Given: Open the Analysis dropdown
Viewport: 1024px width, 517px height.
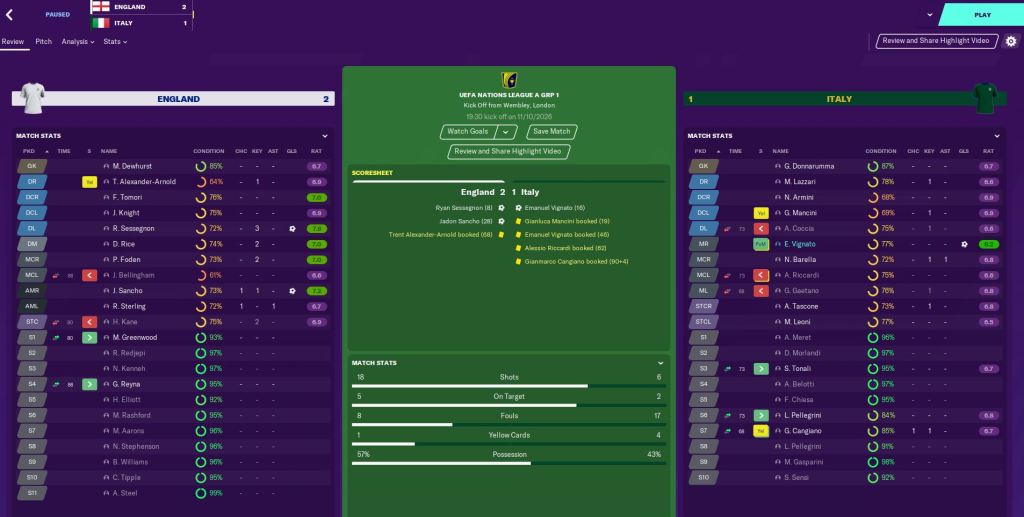Looking at the screenshot, I should click(x=77, y=42).
